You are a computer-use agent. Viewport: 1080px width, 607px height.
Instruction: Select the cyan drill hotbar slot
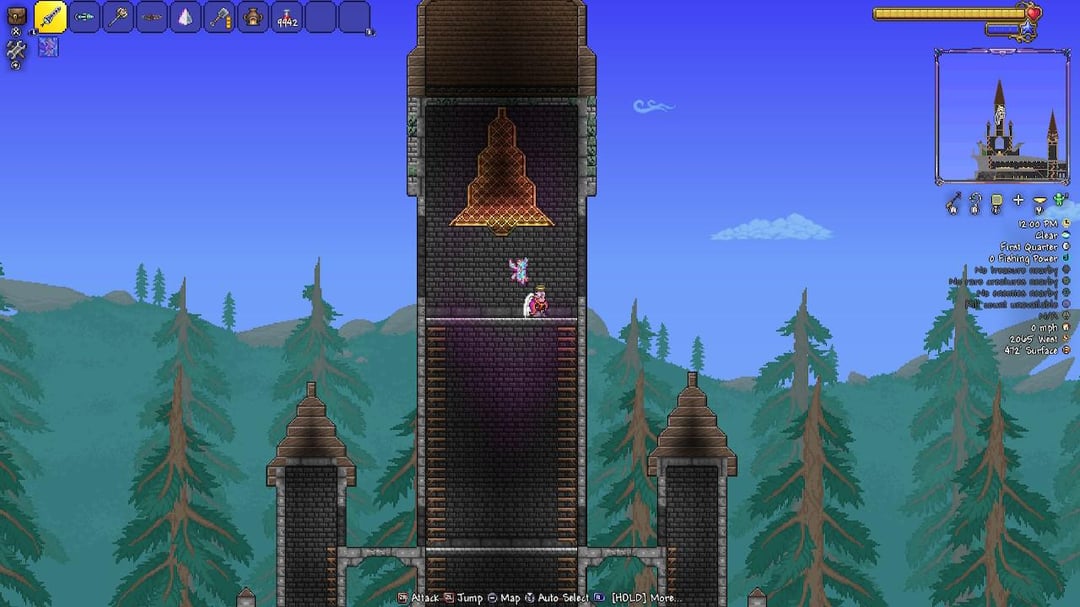[85, 17]
